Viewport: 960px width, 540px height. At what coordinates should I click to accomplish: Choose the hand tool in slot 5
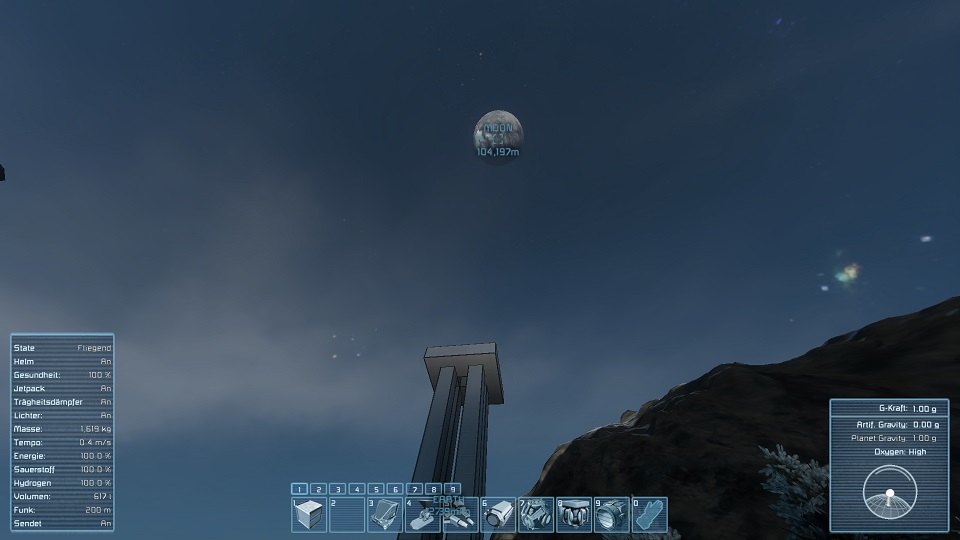point(461,515)
